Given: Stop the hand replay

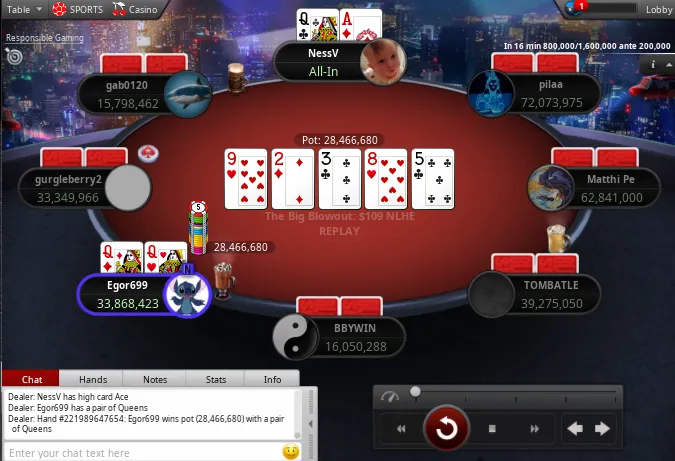Looking at the screenshot, I should 492,429.
